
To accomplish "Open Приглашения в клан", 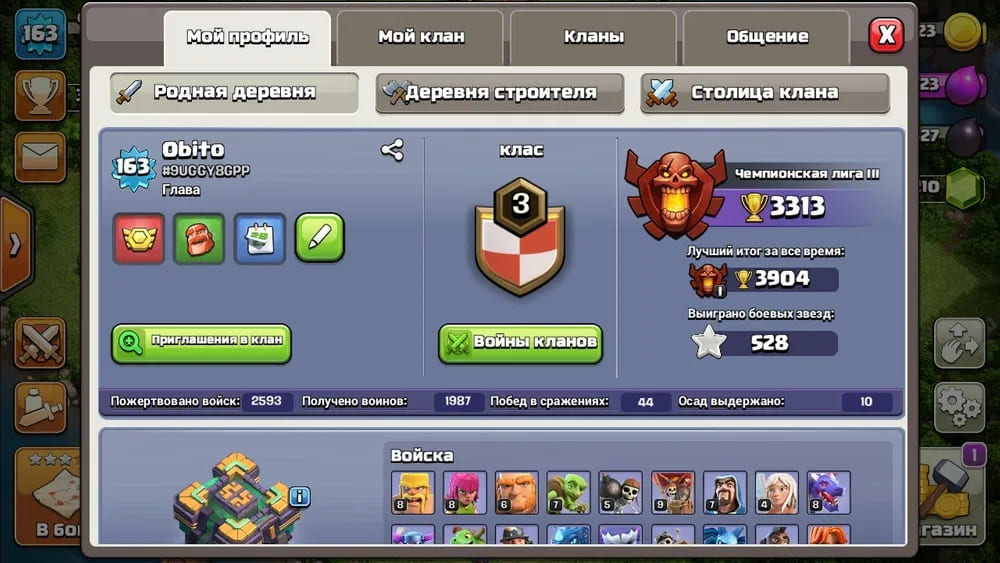I will click(x=202, y=341).
